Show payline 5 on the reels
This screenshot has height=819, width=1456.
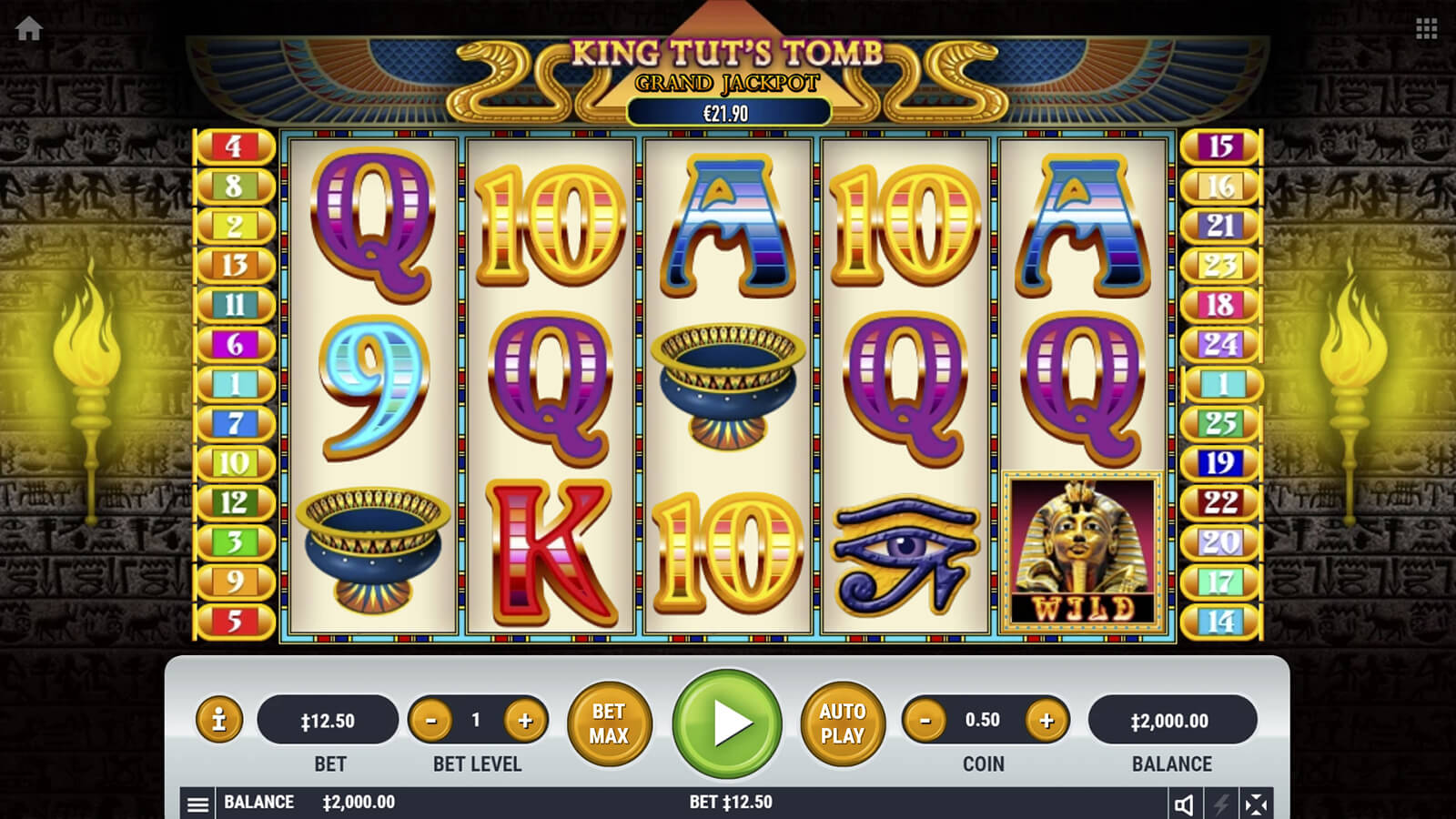pos(234,622)
